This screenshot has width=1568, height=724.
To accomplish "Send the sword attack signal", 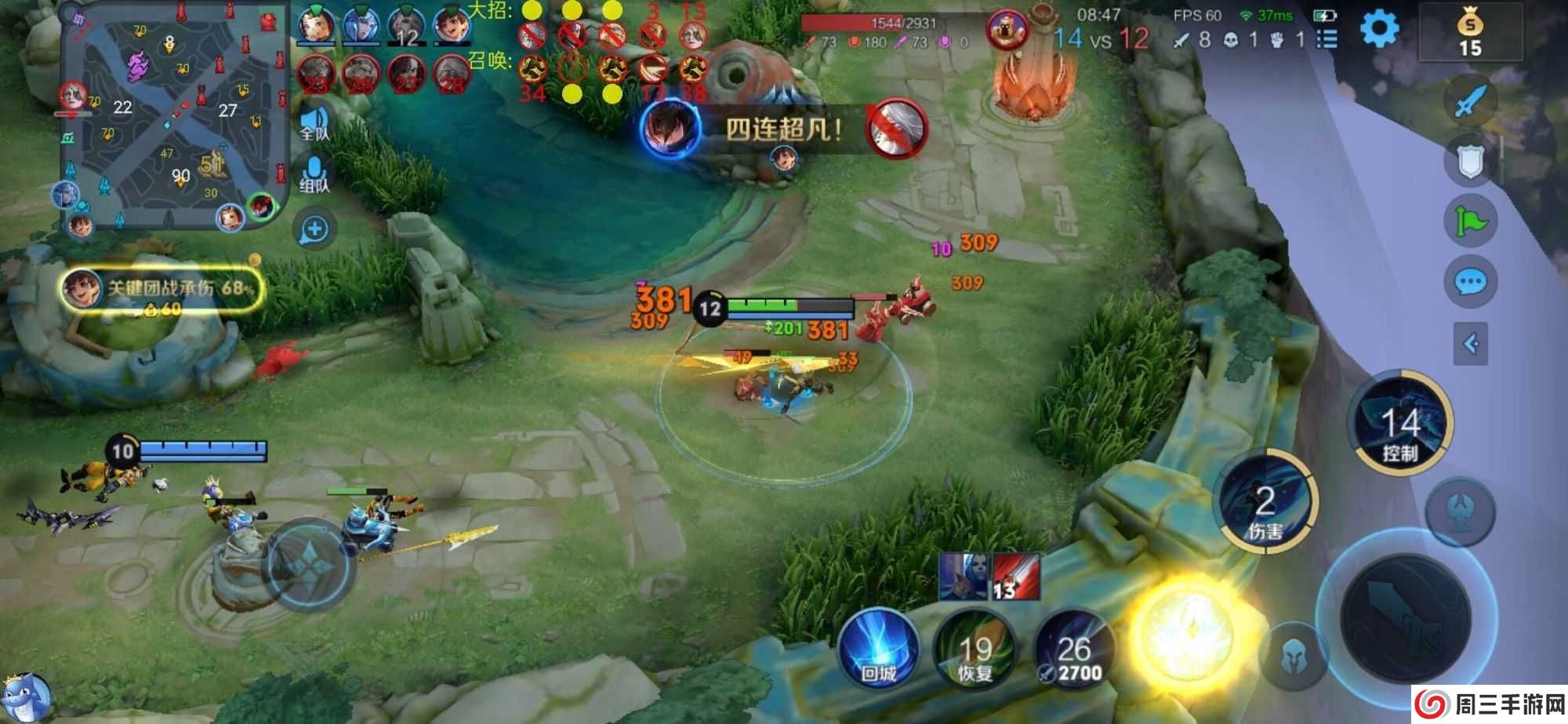I will 1470,100.
